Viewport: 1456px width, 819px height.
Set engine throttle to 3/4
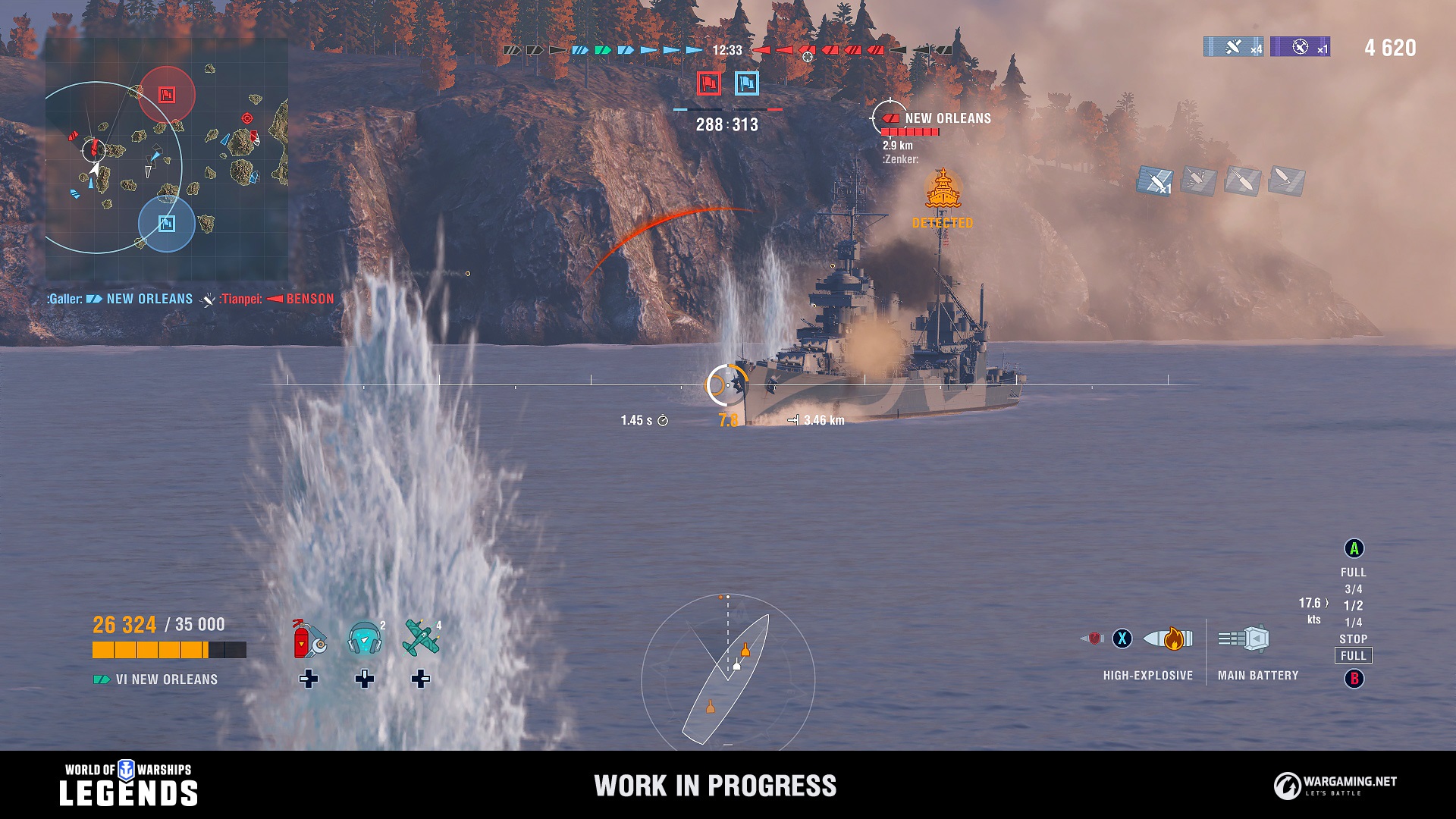coord(1354,589)
